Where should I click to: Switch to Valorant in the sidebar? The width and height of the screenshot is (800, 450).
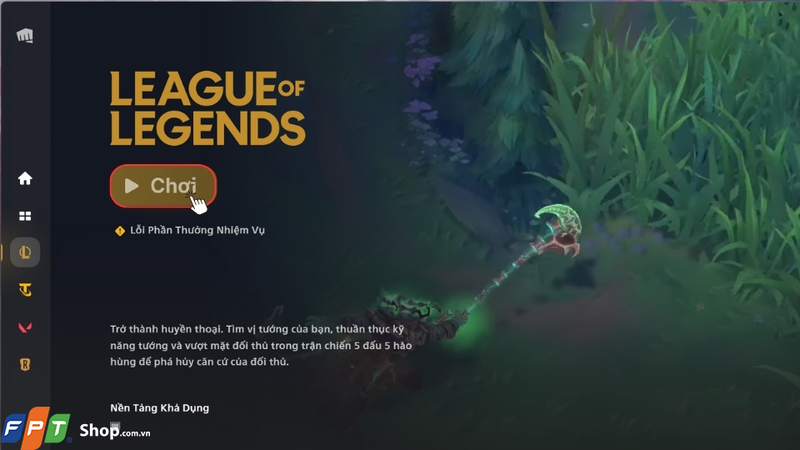pyautogui.click(x=25, y=327)
